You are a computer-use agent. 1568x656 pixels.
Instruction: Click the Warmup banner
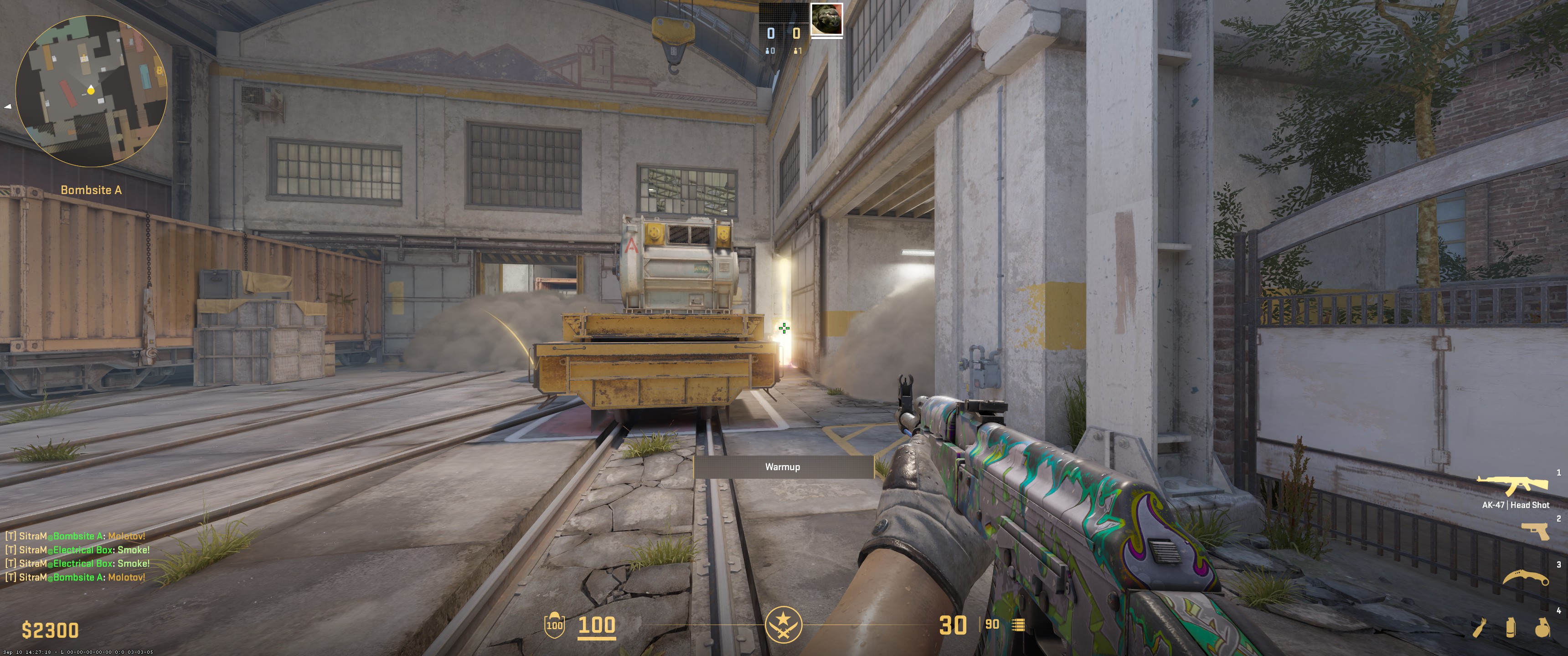pyautogui.click(x=784, y=467)
